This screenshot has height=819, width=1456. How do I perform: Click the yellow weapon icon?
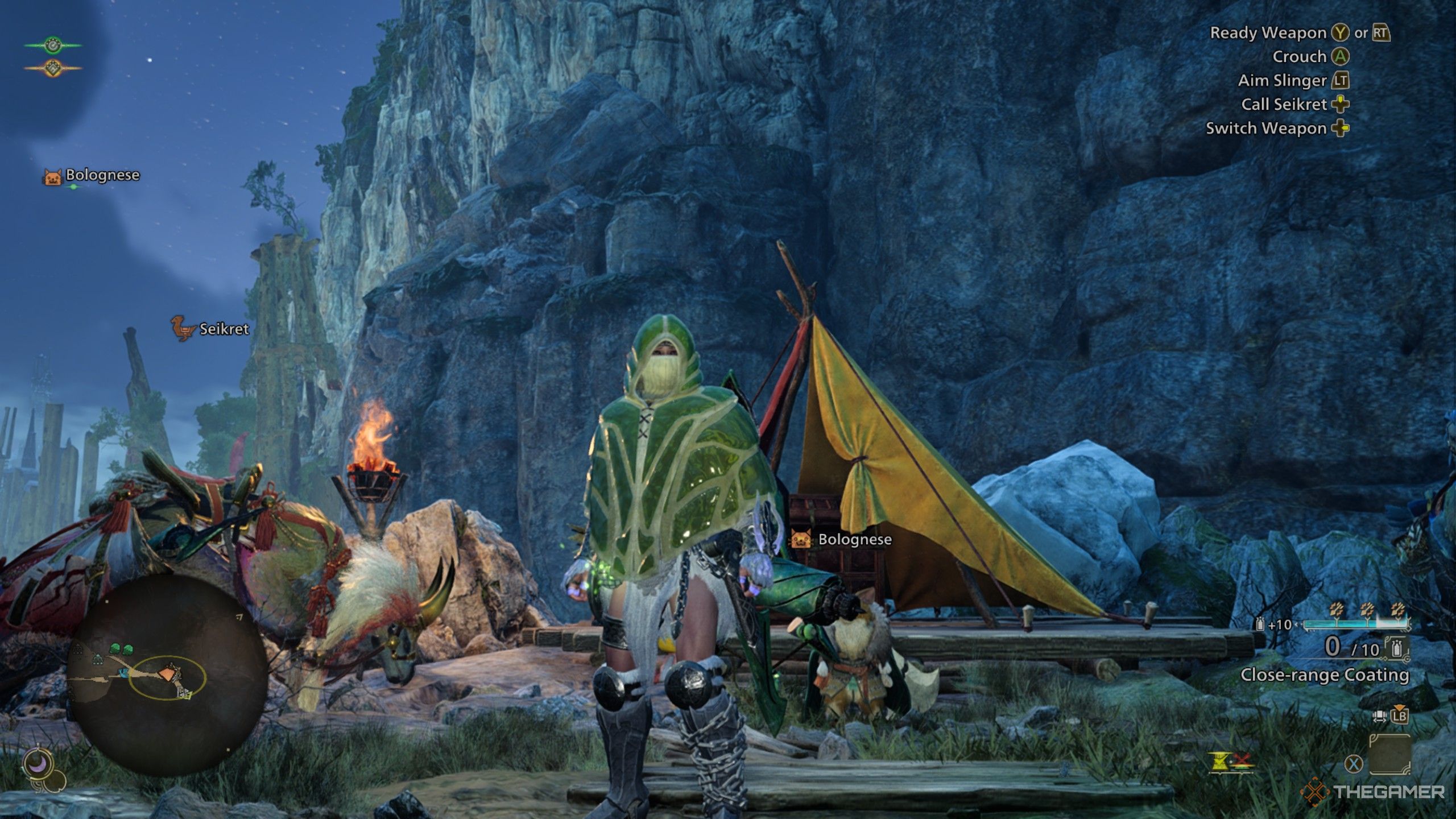1219,762
